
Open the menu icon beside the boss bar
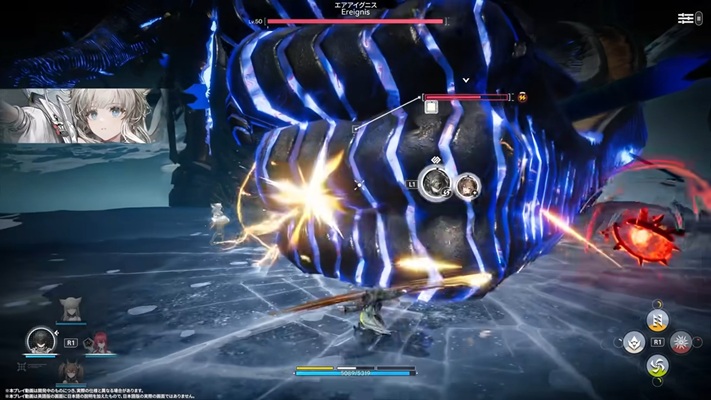pyautogui.click(x=686, y=18)
